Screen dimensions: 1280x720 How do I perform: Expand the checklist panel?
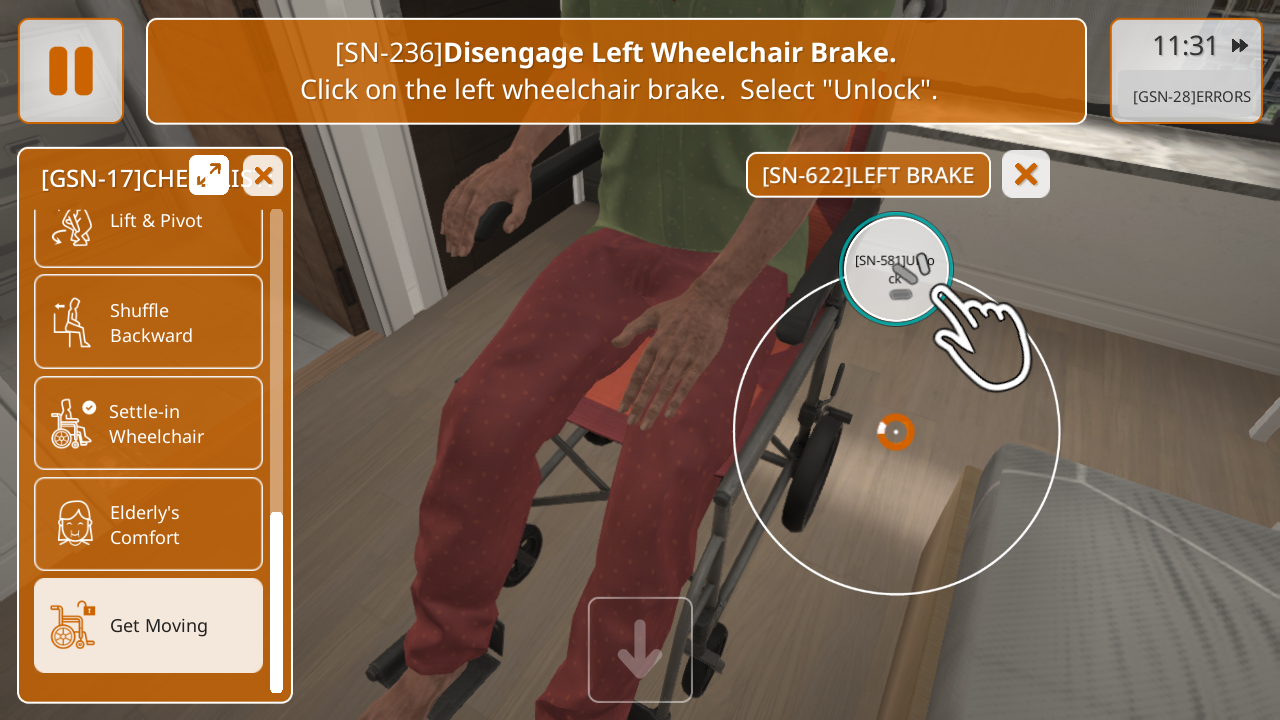tap(209, 175)
